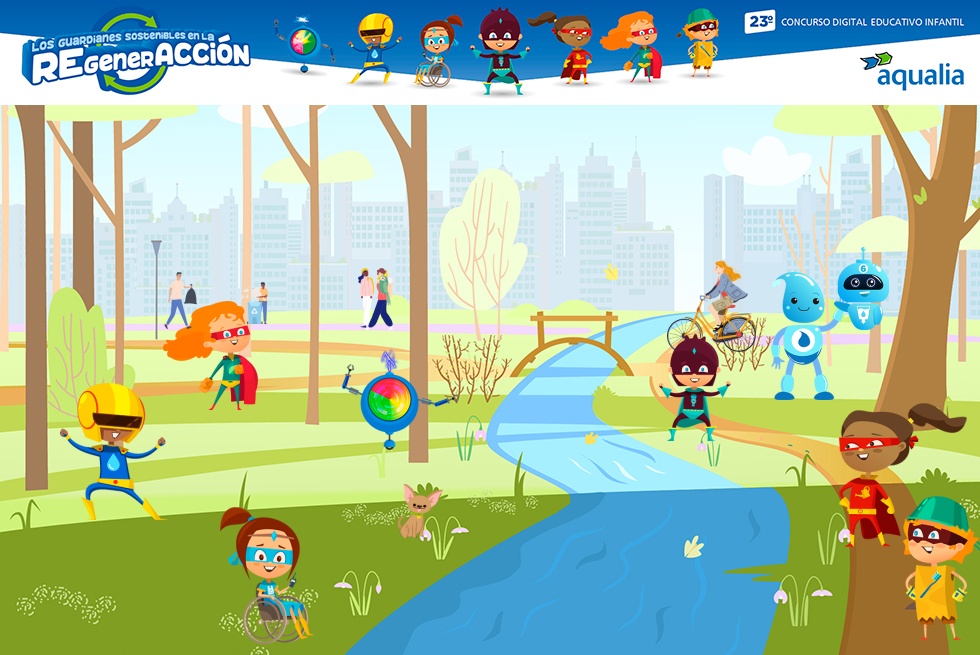Viewport: 980px width, 655px height.
Task: Pick the green-helmet guardian in the yellow dress
Action: (938, 561)
